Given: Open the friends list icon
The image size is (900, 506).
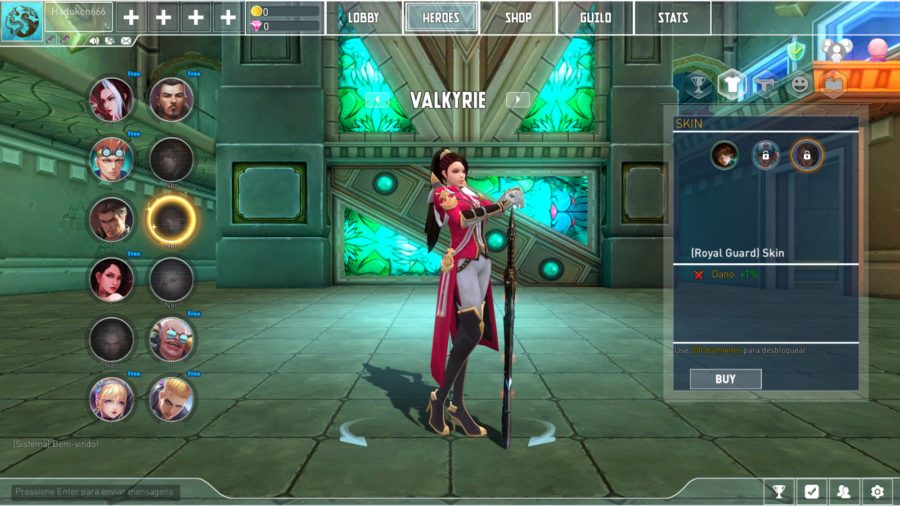Looking at the screenshot, I should point(844,491).
